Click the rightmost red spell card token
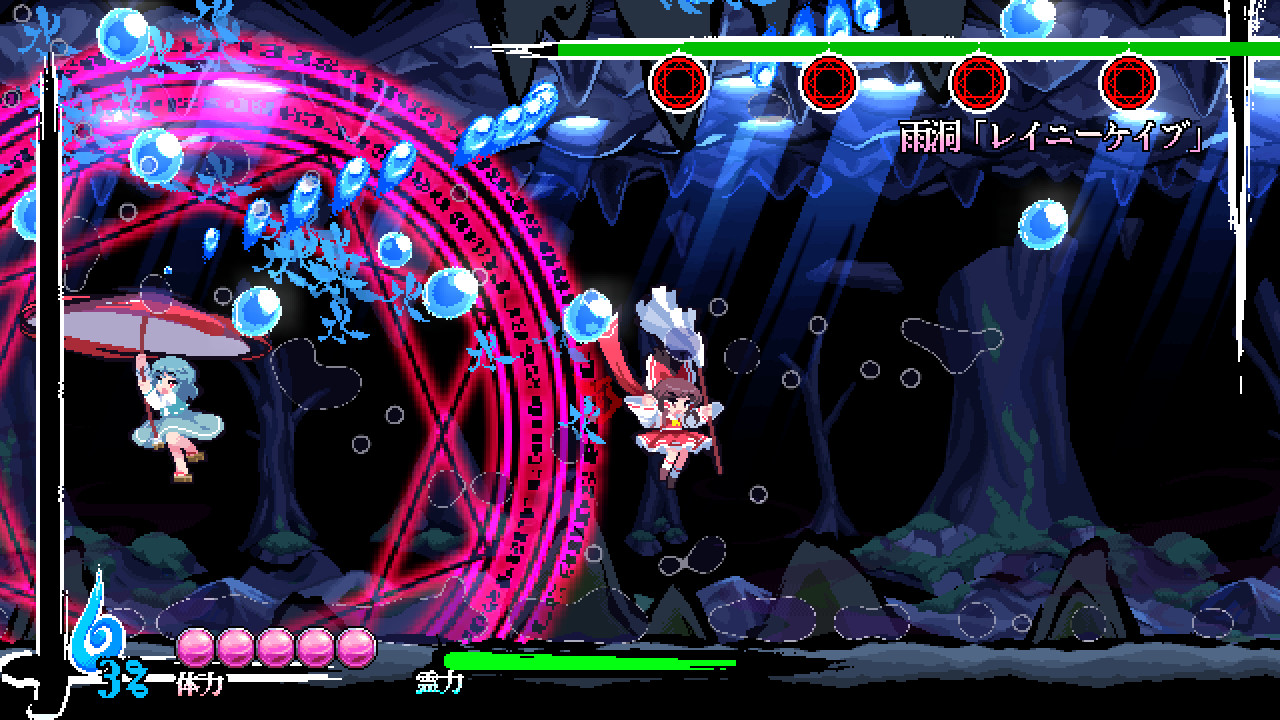 [x=1130, y=80]
